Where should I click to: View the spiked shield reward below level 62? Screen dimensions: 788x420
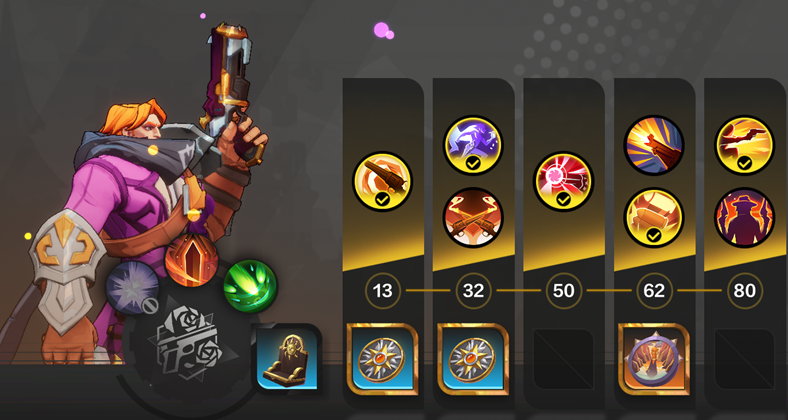pos(654,358)
